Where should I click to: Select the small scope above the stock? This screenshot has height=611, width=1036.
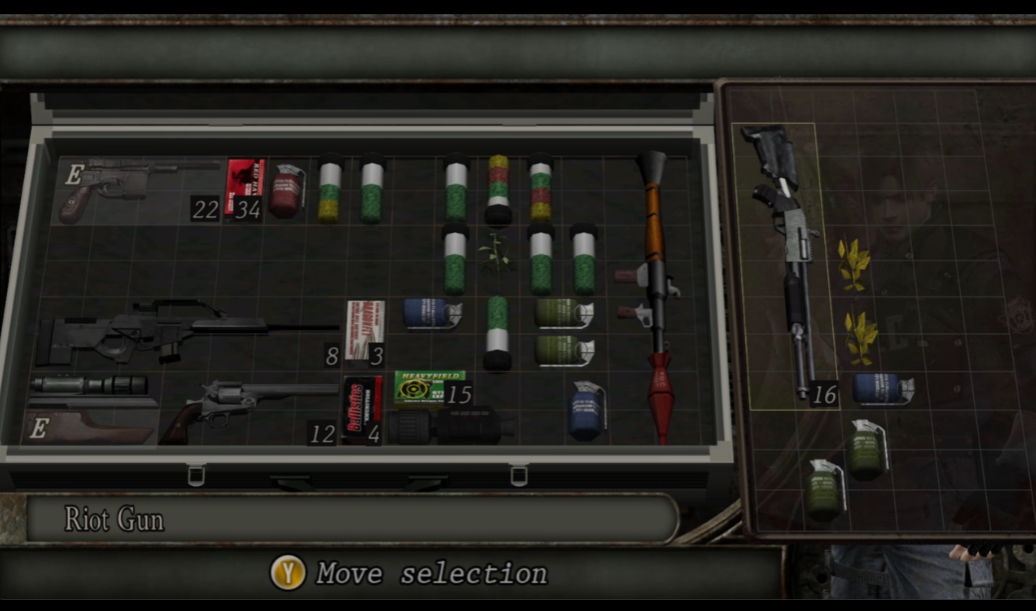88,385
